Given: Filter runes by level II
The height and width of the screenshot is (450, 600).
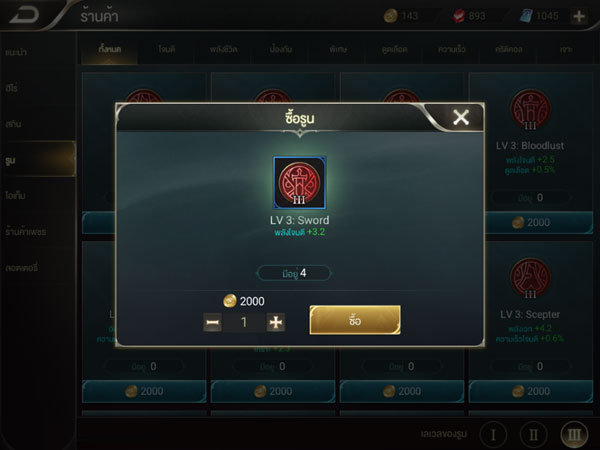Looking at the screenshot, I should [534, 435].
